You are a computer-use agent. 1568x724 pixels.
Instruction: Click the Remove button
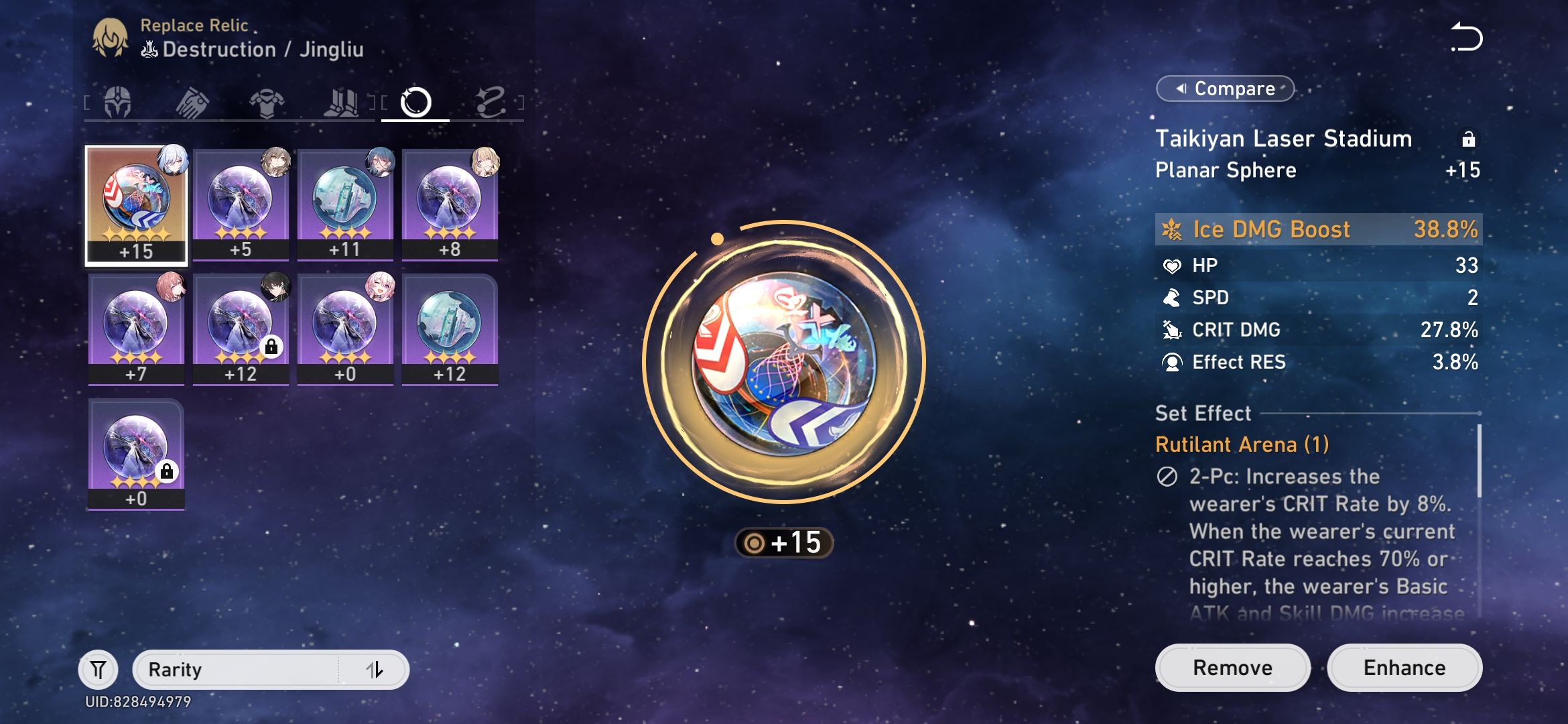click(1232, 667)
